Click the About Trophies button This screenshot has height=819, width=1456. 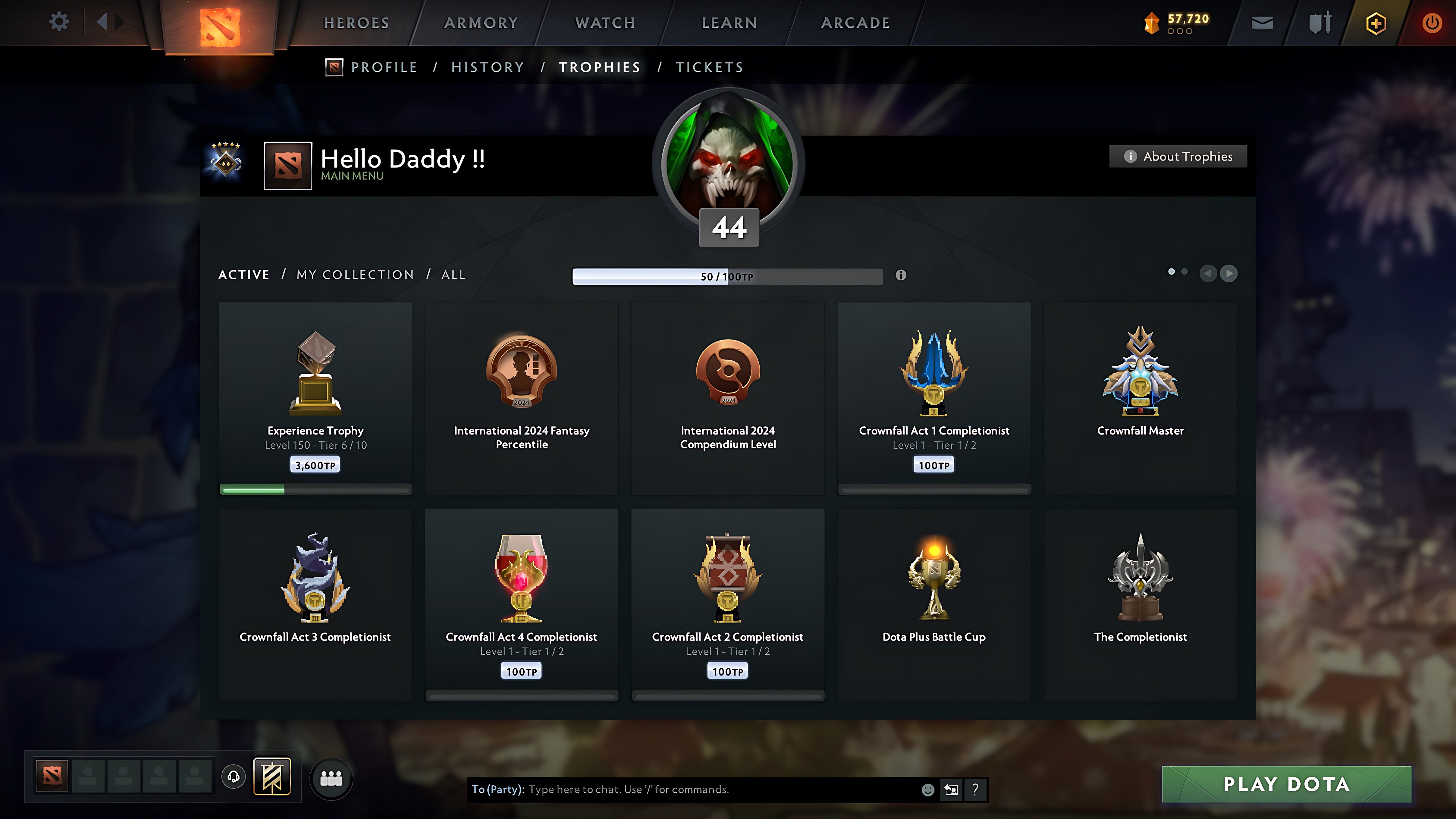1178,156
